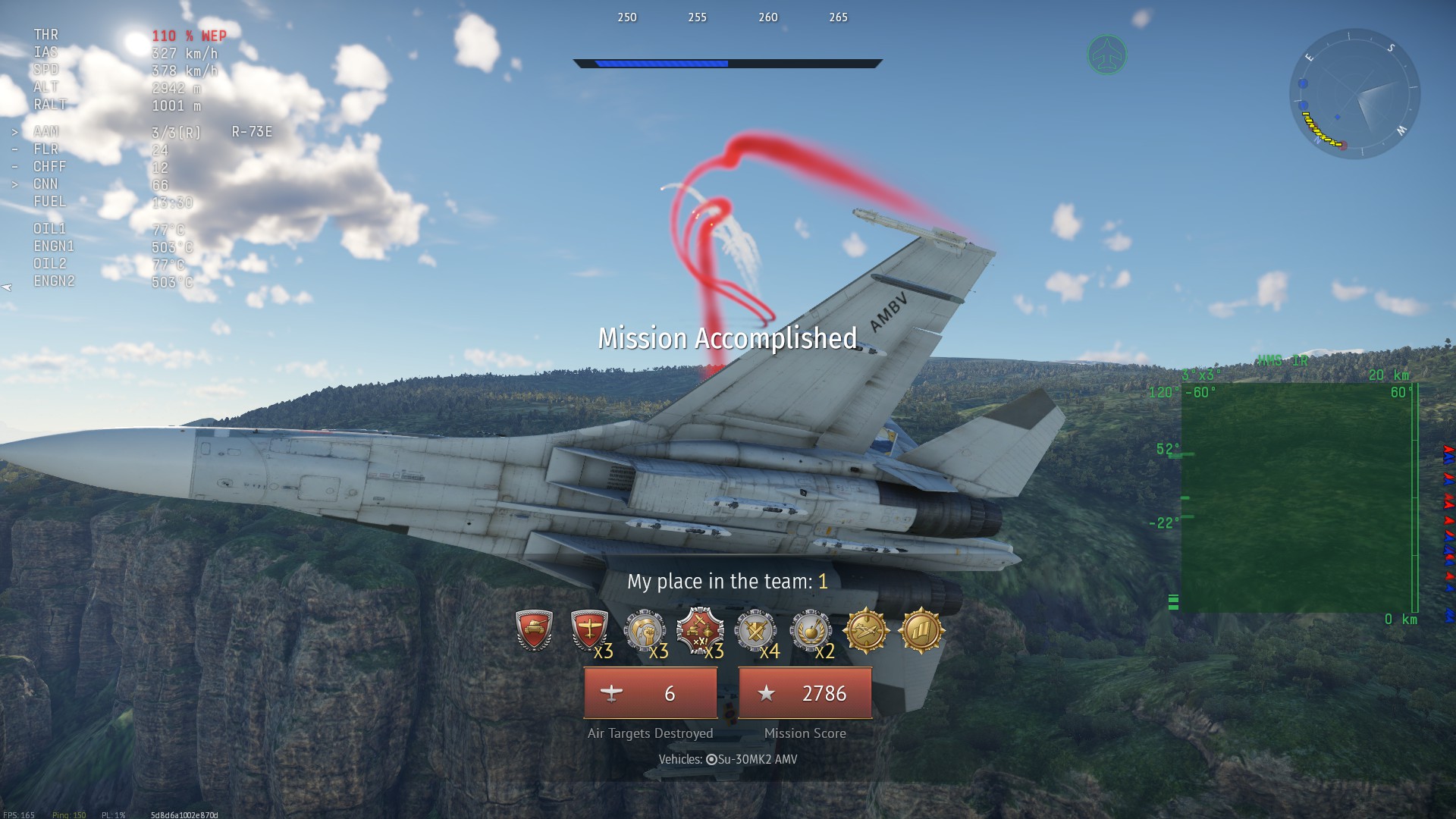
Task: View the silver apple and arrow medal
Action: 811,630
